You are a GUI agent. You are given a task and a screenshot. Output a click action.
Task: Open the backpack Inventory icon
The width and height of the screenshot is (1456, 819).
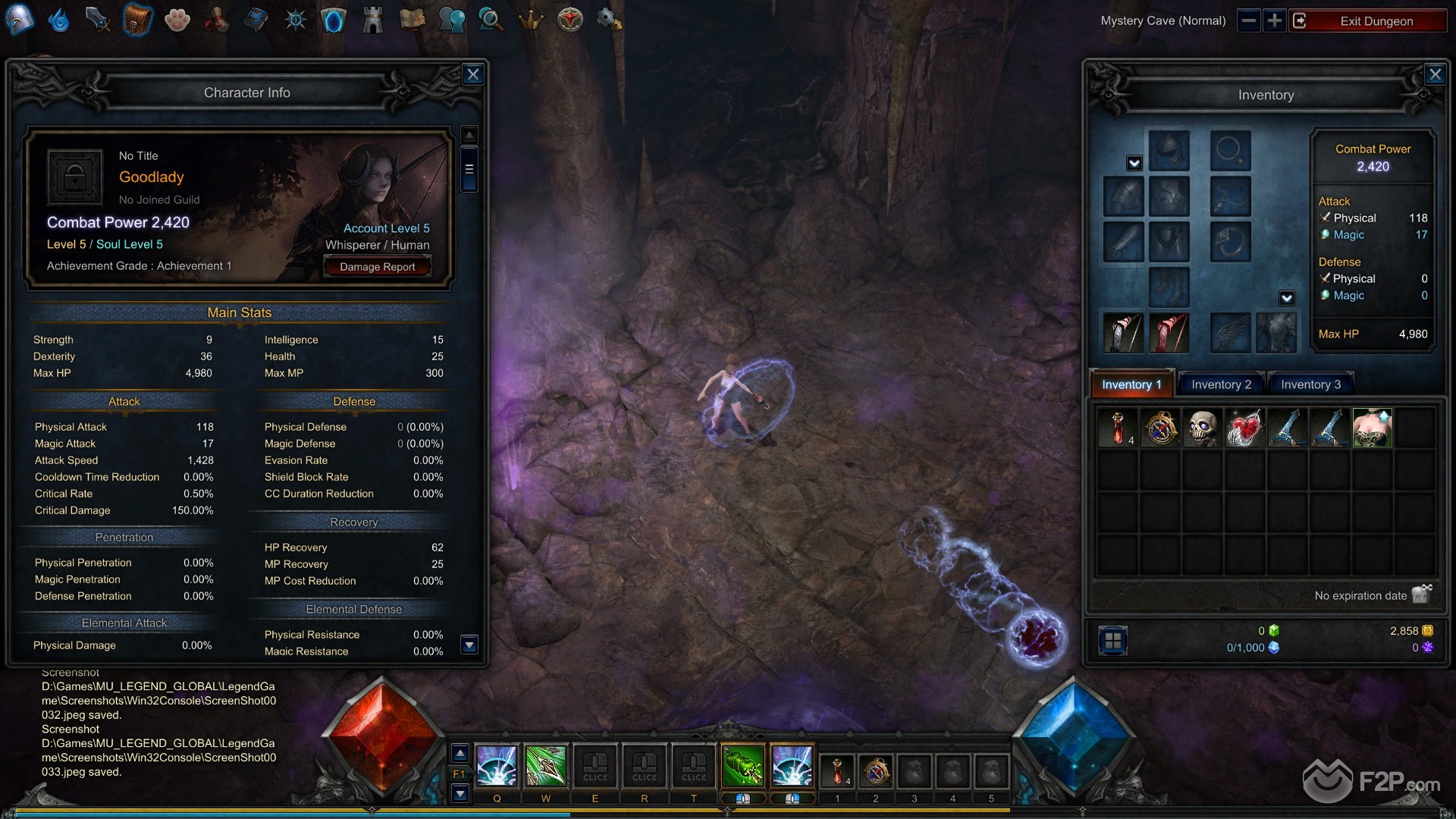tap(139, 19)
